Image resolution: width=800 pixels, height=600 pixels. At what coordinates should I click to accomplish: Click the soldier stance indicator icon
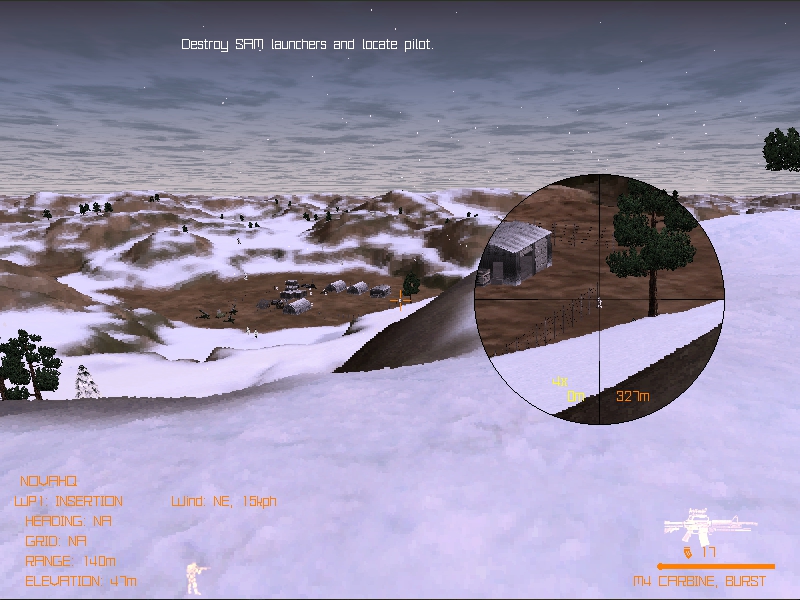[195, 576]
